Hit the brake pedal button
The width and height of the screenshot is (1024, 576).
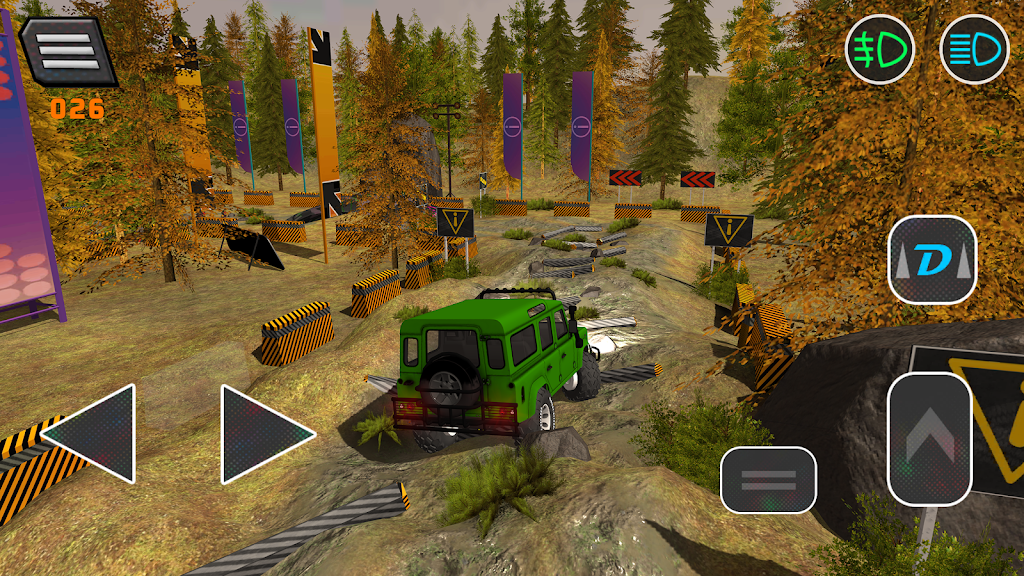click(x=768, y=479)
